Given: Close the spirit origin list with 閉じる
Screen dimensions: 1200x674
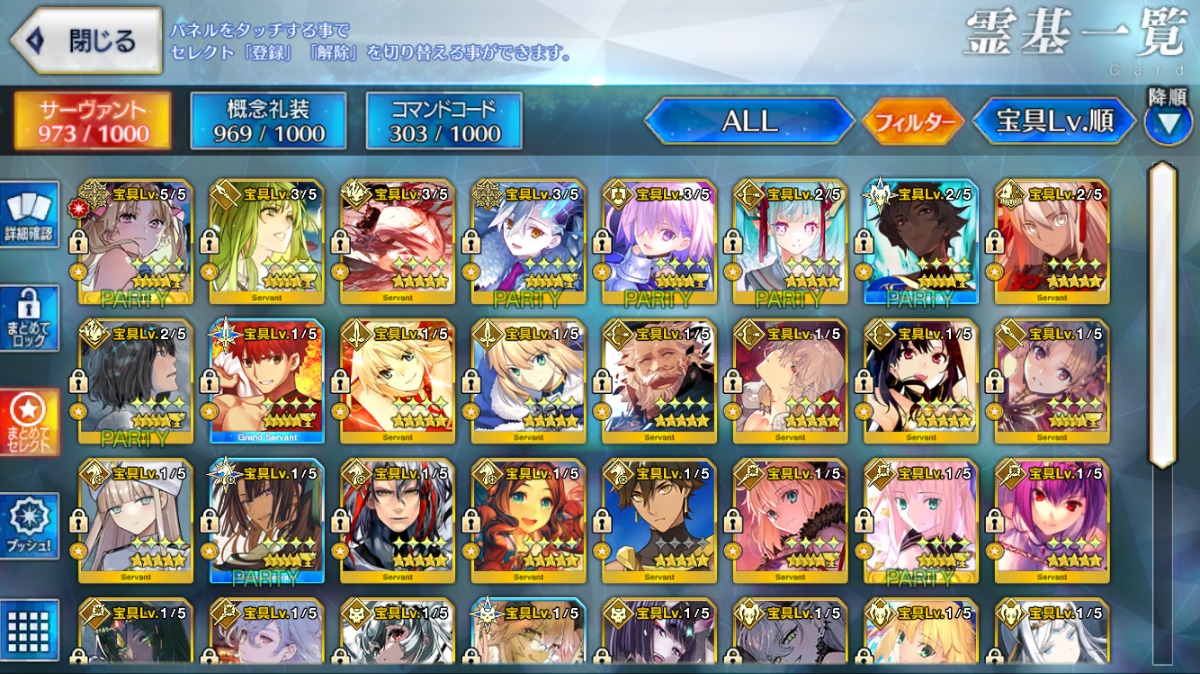Looking at the screenshot, I should (x=86, y=41).
